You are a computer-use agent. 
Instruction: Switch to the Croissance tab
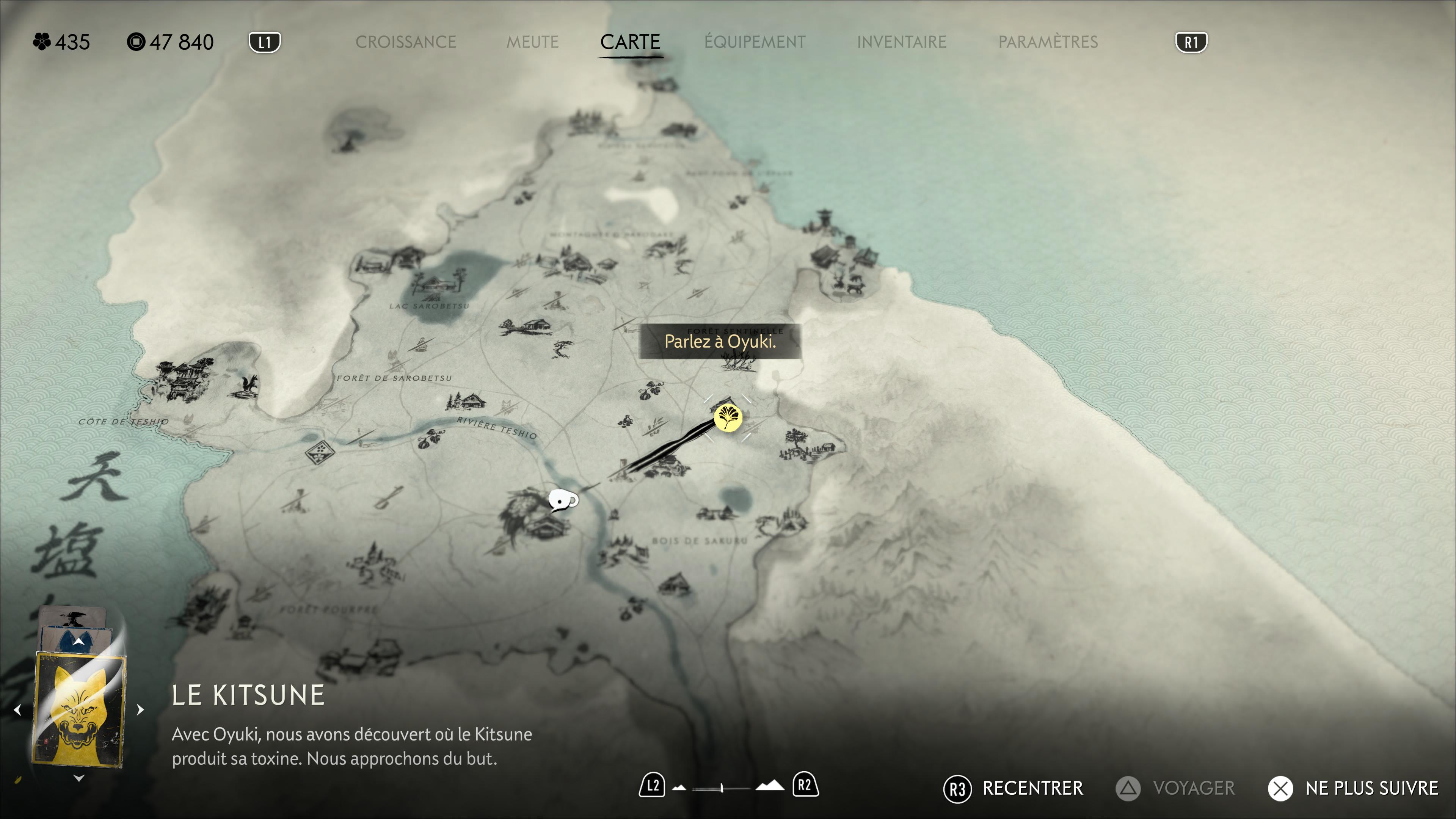[x=405, y=42]
